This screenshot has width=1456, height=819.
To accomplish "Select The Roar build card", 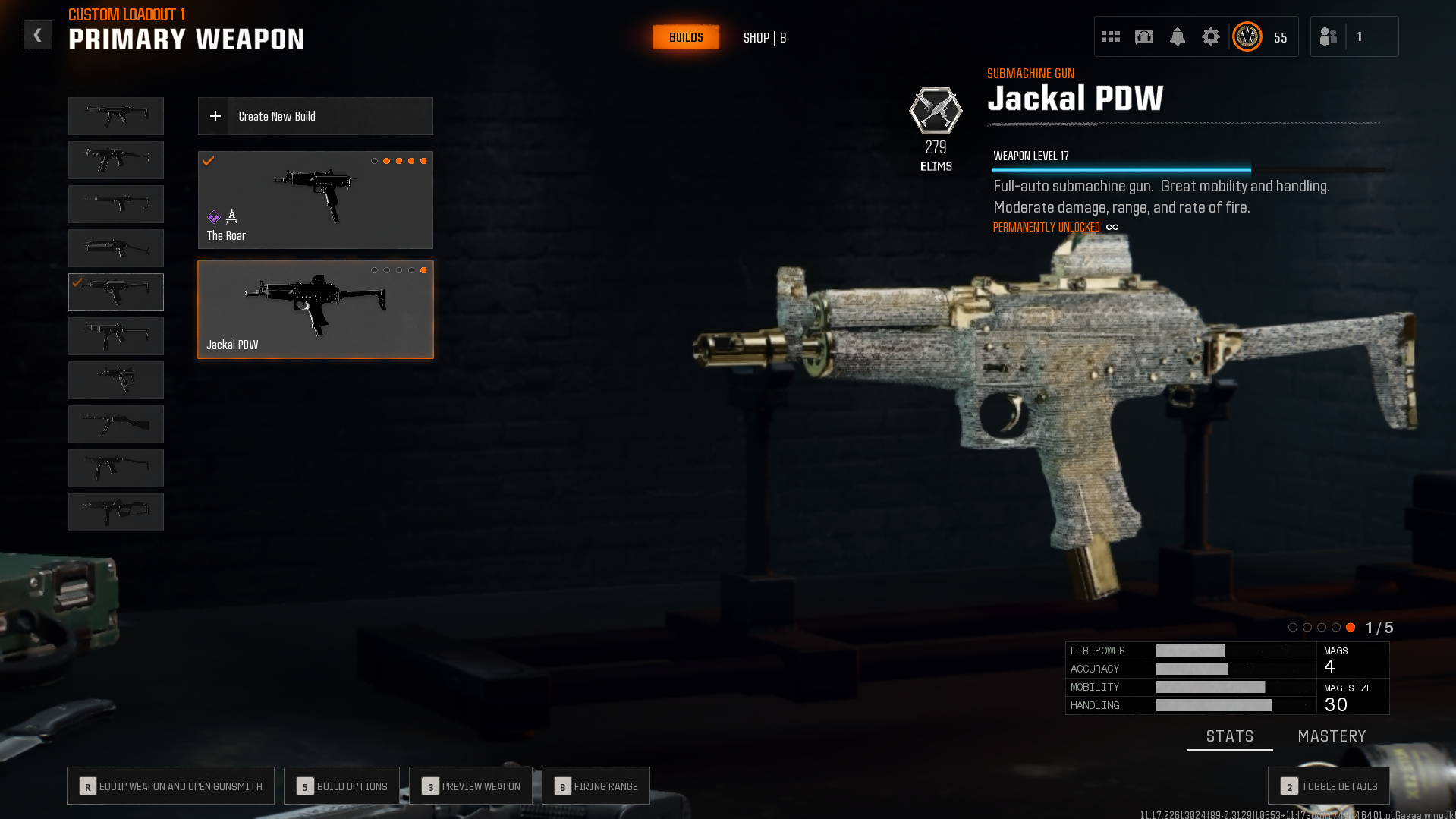I will point(316,200).
